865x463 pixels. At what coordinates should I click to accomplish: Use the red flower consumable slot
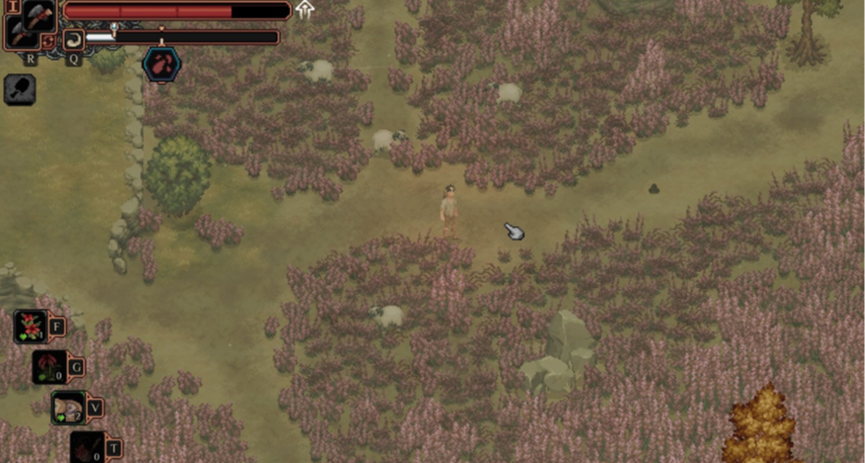coord(30,326)
